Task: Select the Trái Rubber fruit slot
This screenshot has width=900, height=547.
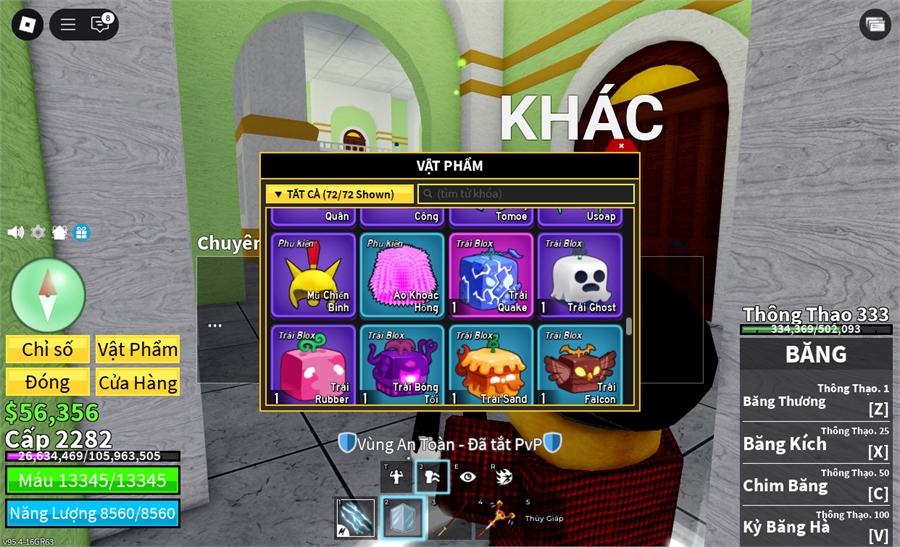Action: pyautogui.click(x=313, y=365)
